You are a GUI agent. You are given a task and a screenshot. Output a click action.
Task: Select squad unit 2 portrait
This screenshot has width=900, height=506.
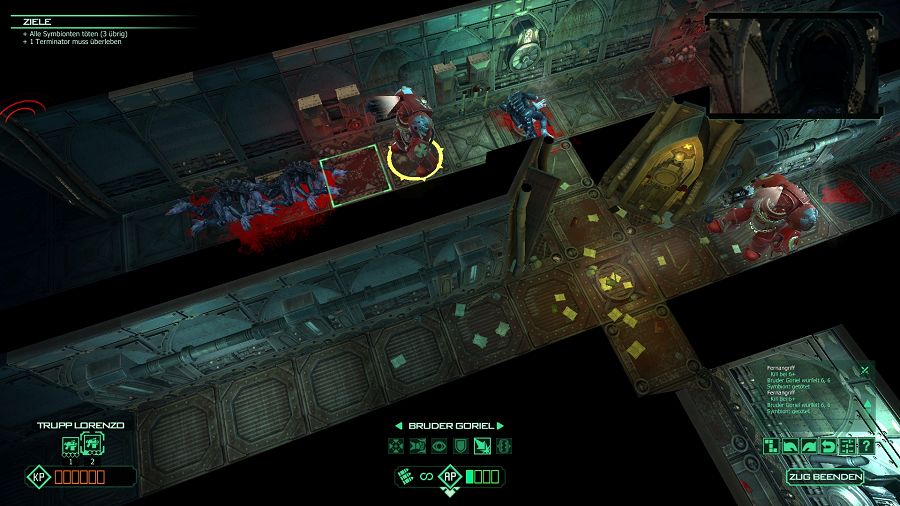[x=91, y=446]
